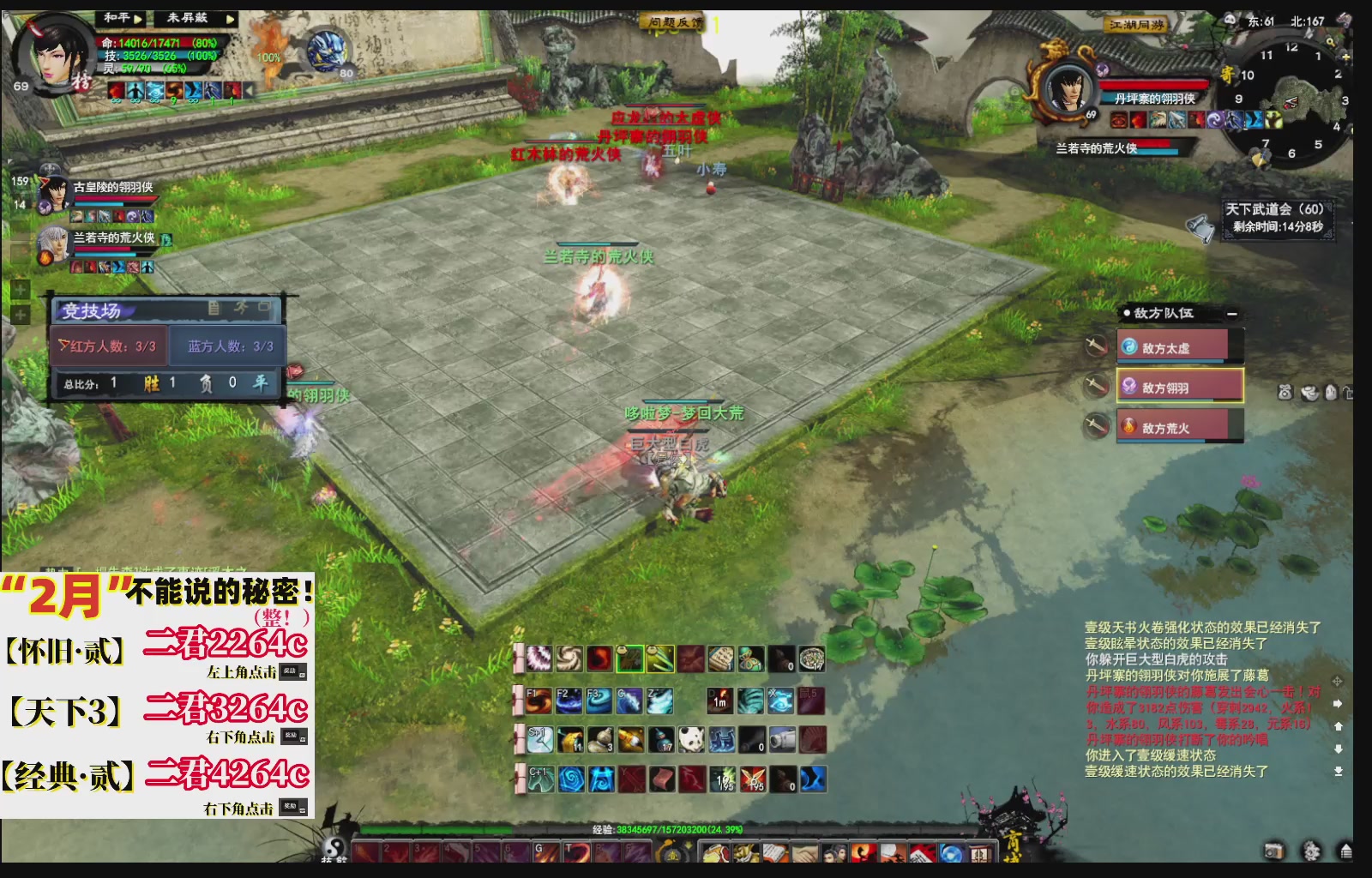
Task: Switch to the 蓝方人数 blue team tab
Action: tap(230, 346)
